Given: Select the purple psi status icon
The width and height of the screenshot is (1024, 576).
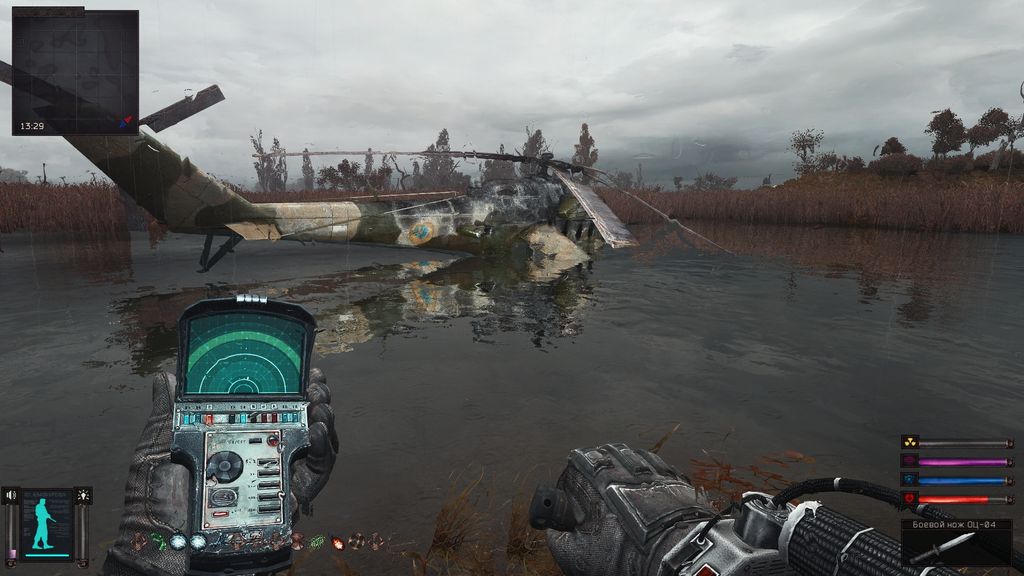Looking at the screenshot, I should click(x=909, y=461).
